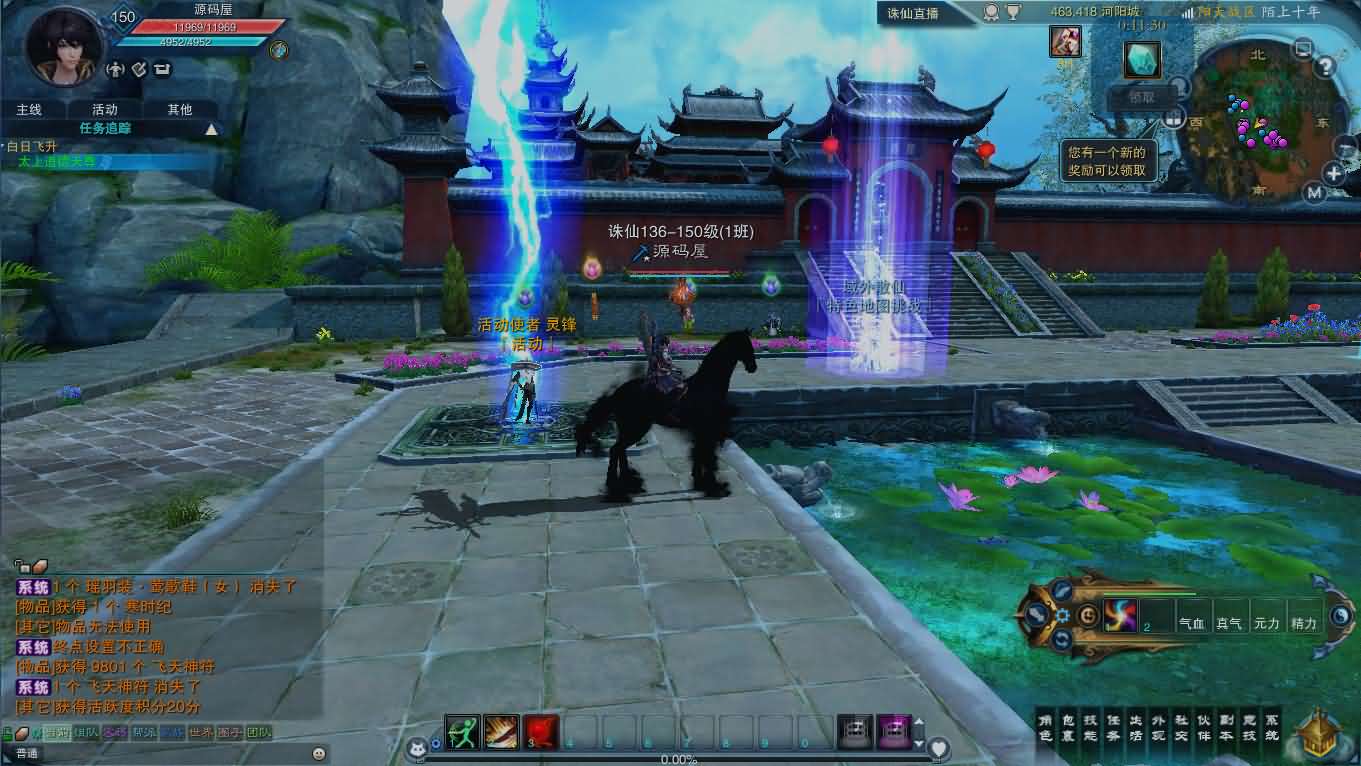The image size is (1361, 766).
Task: Open the 包裹 bag menu
Action: pyautogui.click(x=1067, y=728)
